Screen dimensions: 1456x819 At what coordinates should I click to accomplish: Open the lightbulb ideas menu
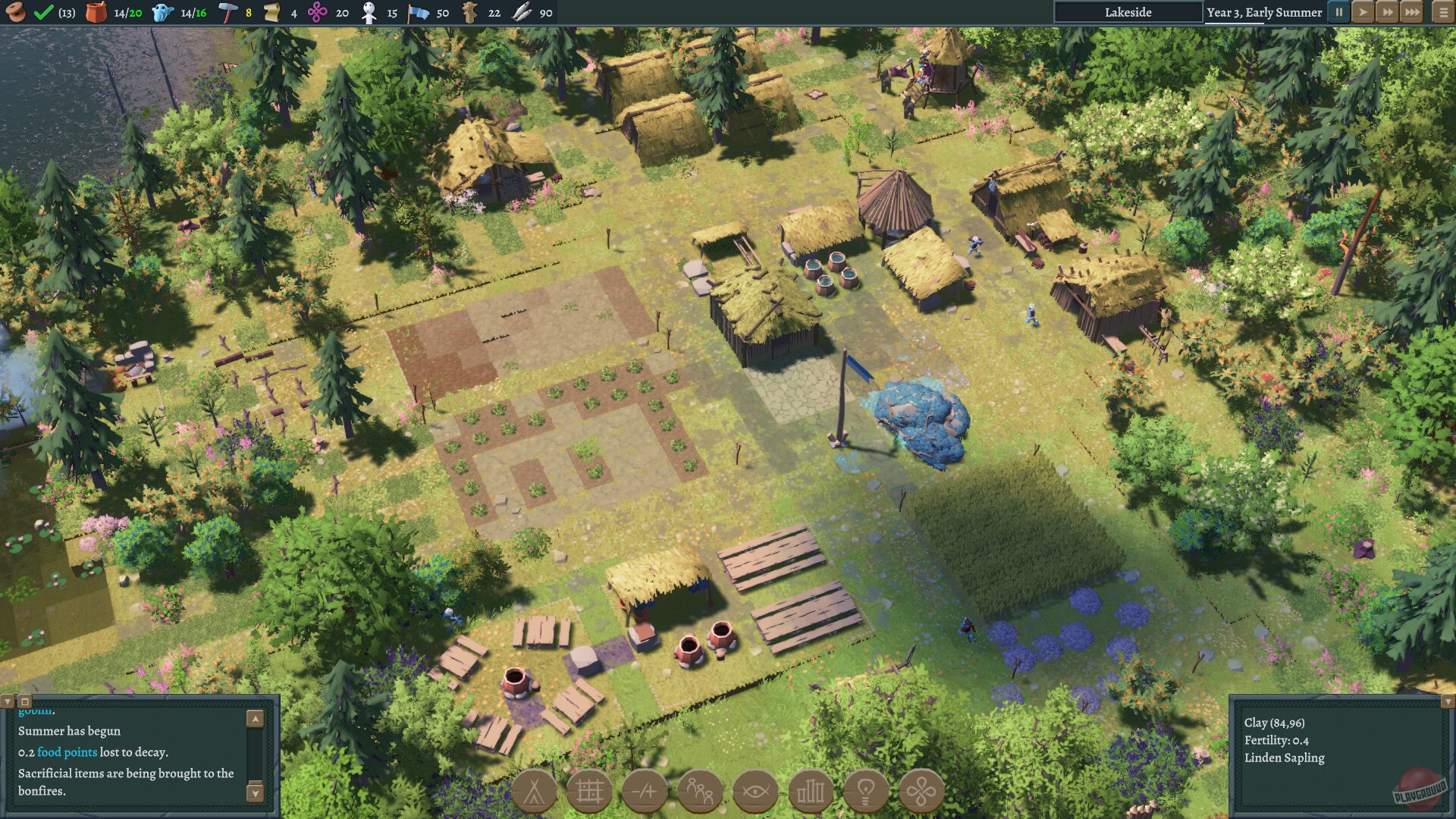coord(866,791)
